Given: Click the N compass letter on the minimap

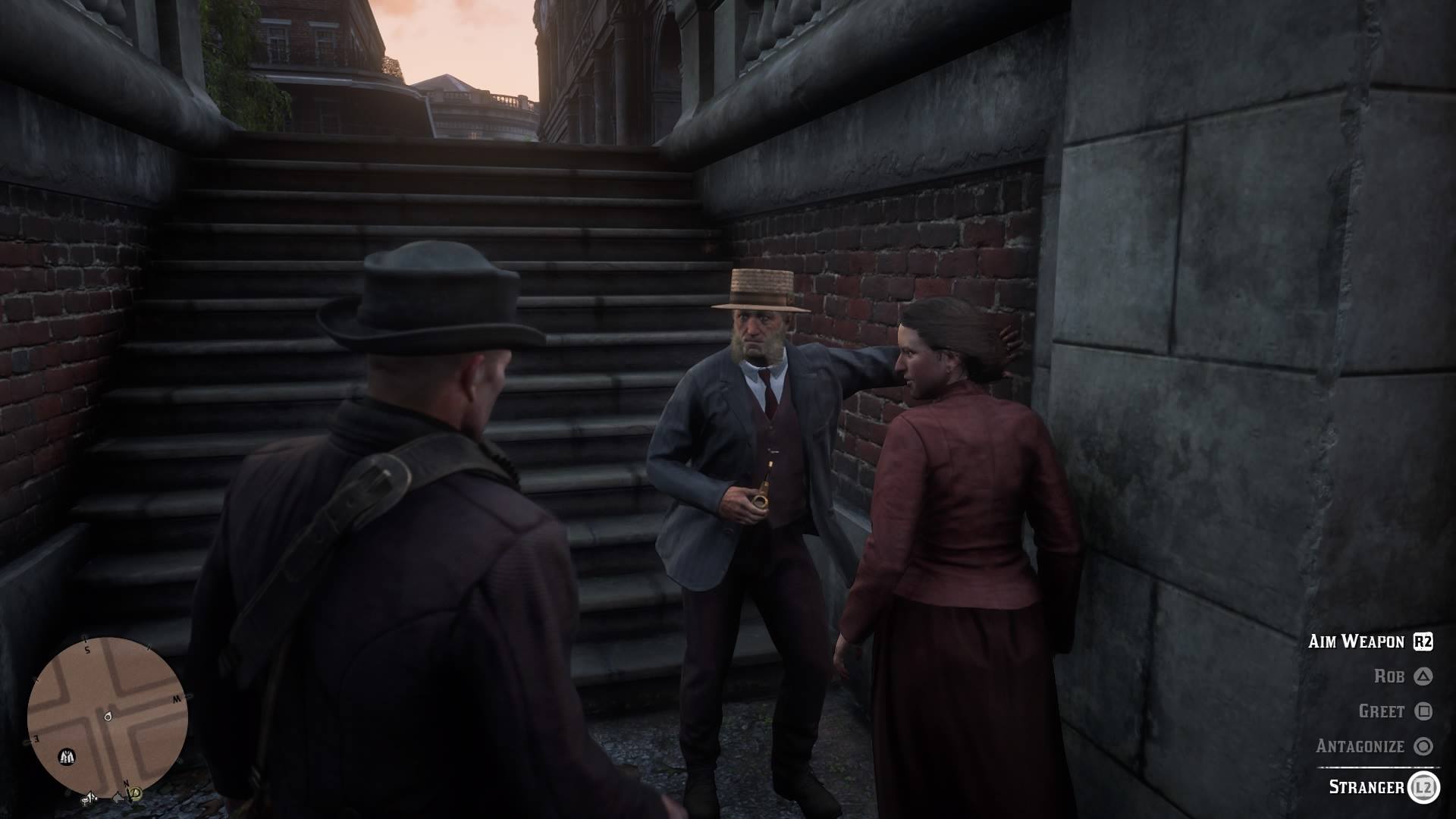Looking at the screenshot, I should (x=126, y=783).
